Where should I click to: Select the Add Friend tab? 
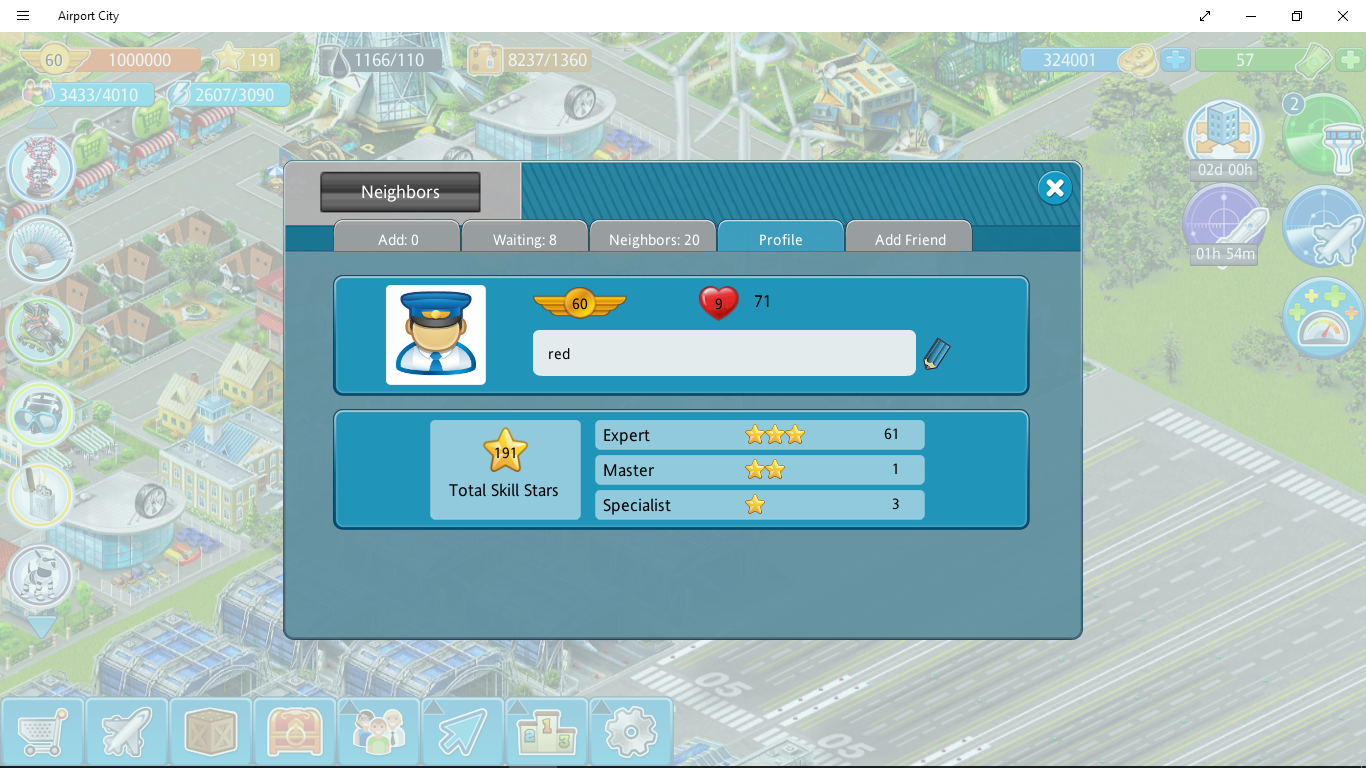tap(909, 239)
